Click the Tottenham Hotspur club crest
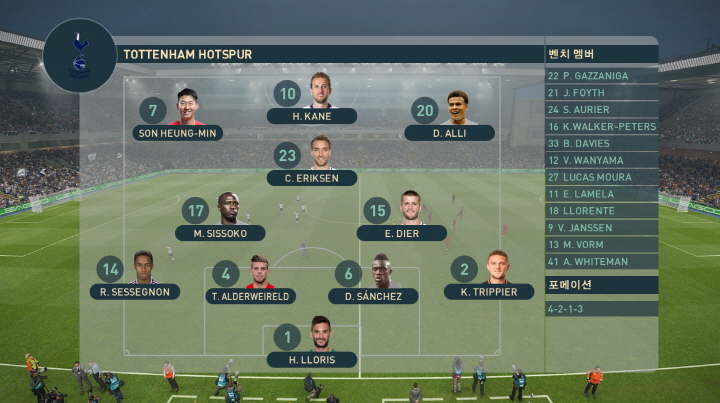The height and width of the screenshot is (403, 720). point(80,54)
